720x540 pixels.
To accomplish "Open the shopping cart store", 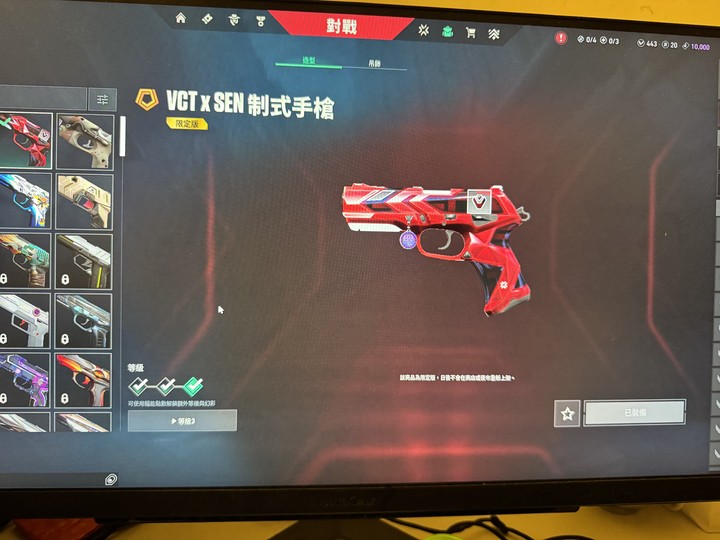I will (x=470, y=33).
